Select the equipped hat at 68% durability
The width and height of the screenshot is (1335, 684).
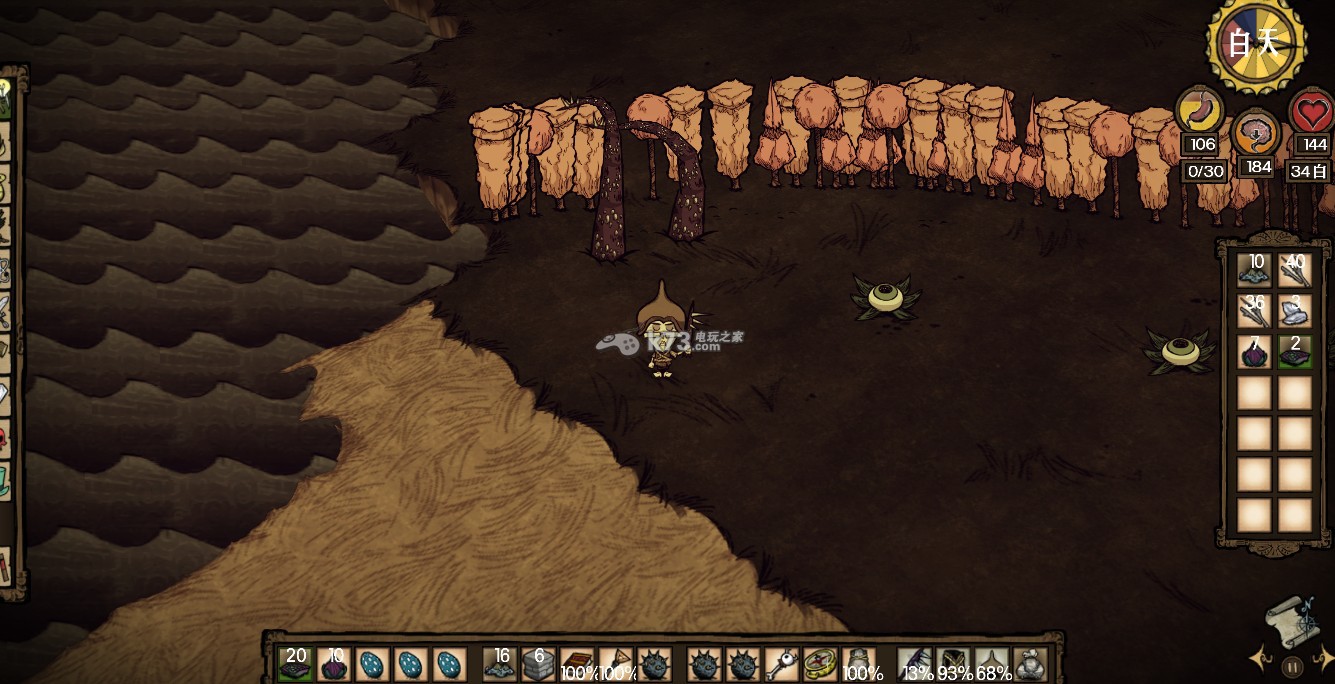click(991, 664)
